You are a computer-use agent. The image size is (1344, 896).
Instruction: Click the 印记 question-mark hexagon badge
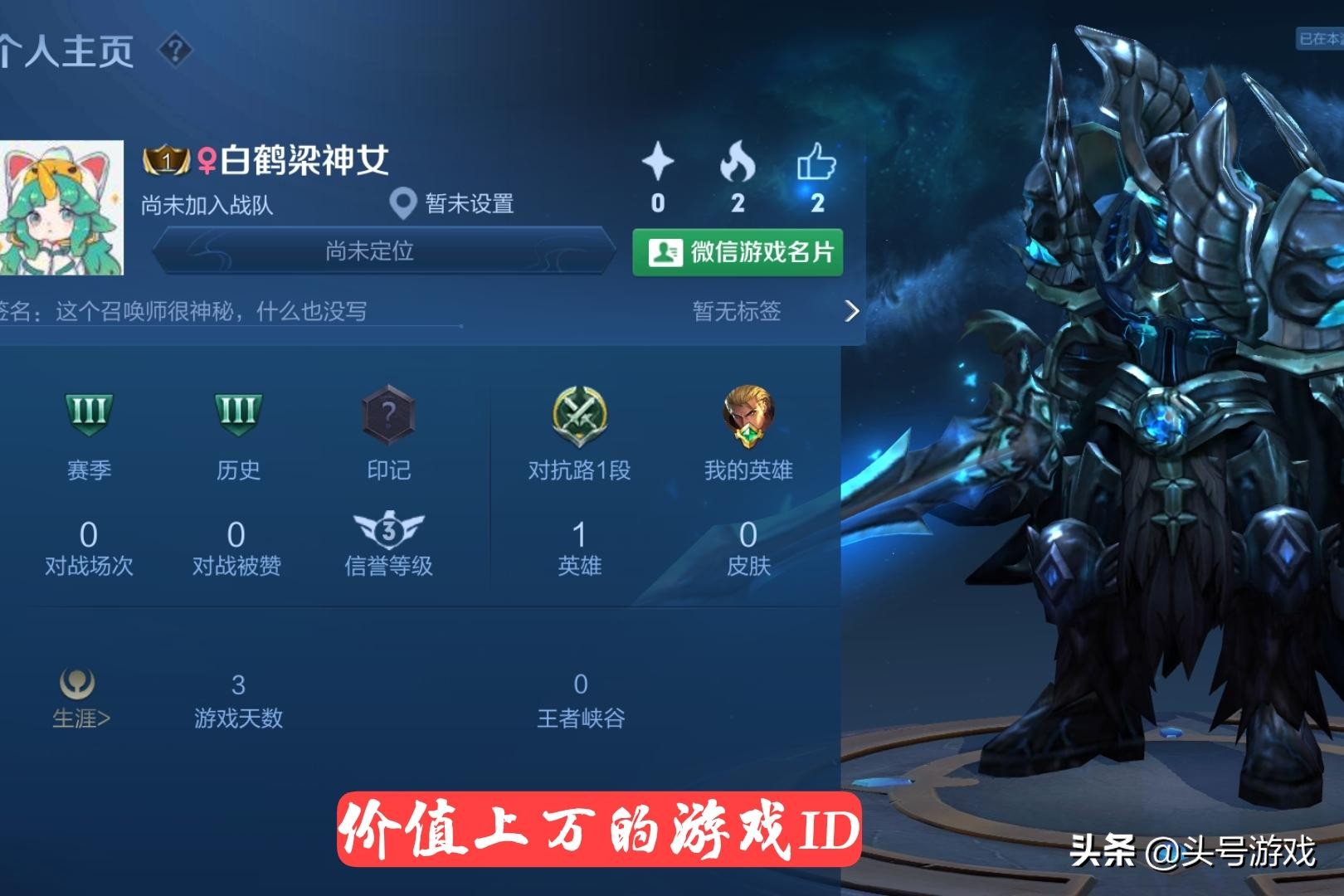(388, 415)
